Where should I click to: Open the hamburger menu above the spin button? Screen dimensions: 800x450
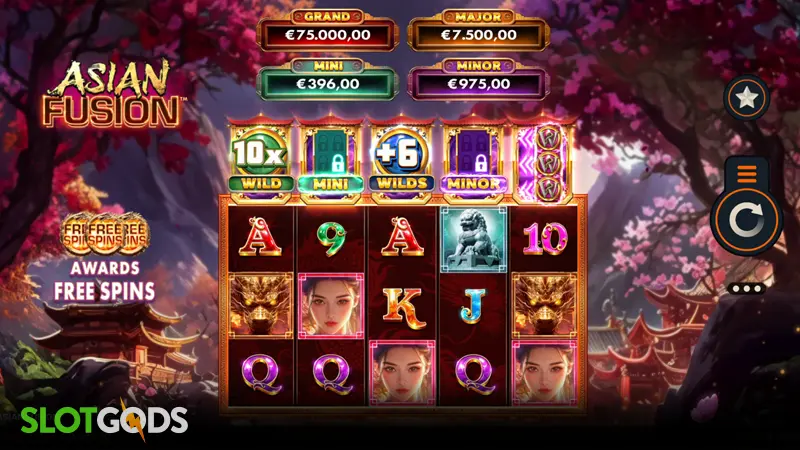coord(747,174)
